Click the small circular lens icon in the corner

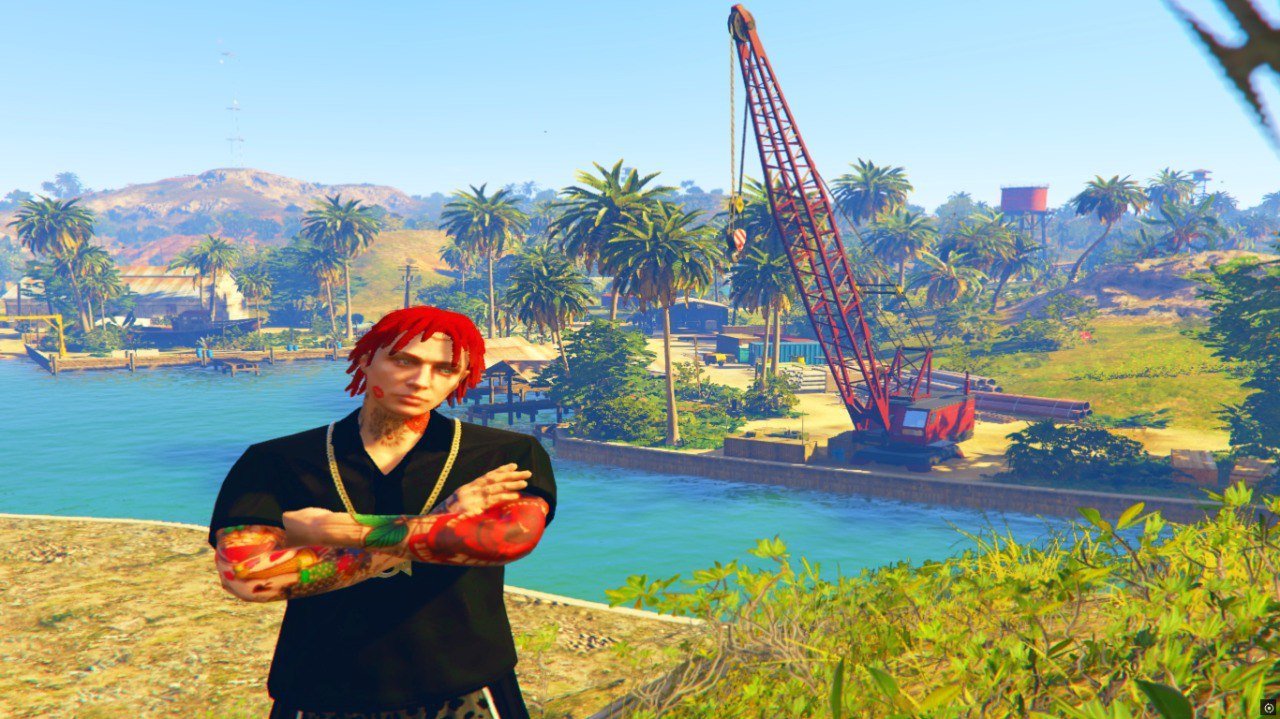1268,706
